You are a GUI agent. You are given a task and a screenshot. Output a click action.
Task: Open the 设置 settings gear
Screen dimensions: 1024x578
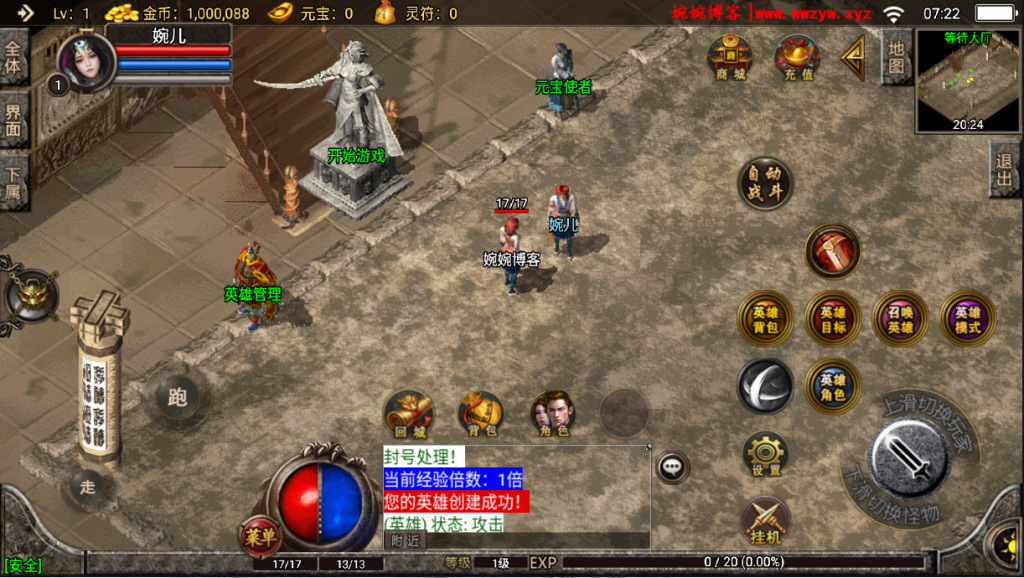coord(766,455)
